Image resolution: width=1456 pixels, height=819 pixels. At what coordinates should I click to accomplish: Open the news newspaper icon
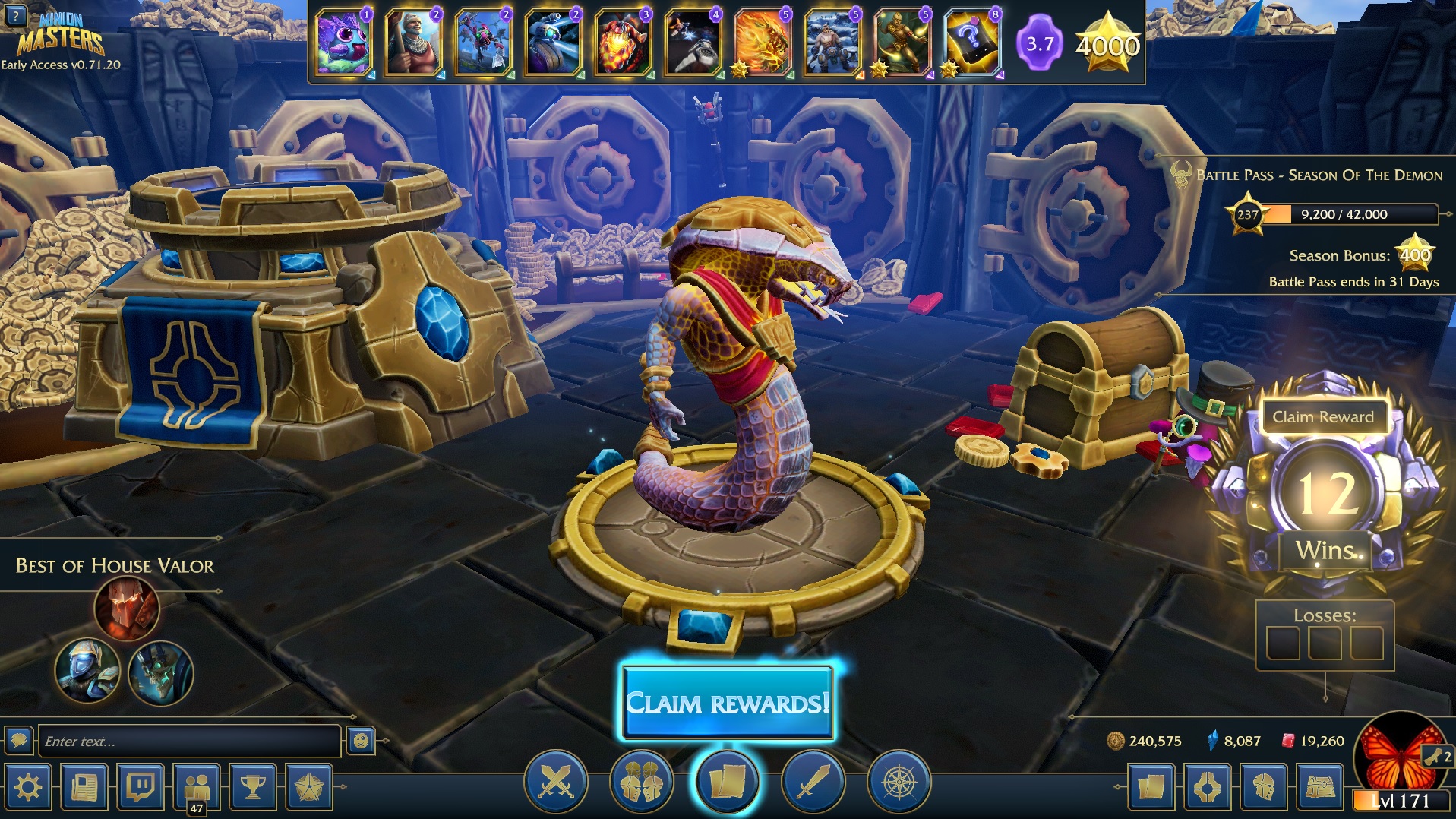point(84,787)
